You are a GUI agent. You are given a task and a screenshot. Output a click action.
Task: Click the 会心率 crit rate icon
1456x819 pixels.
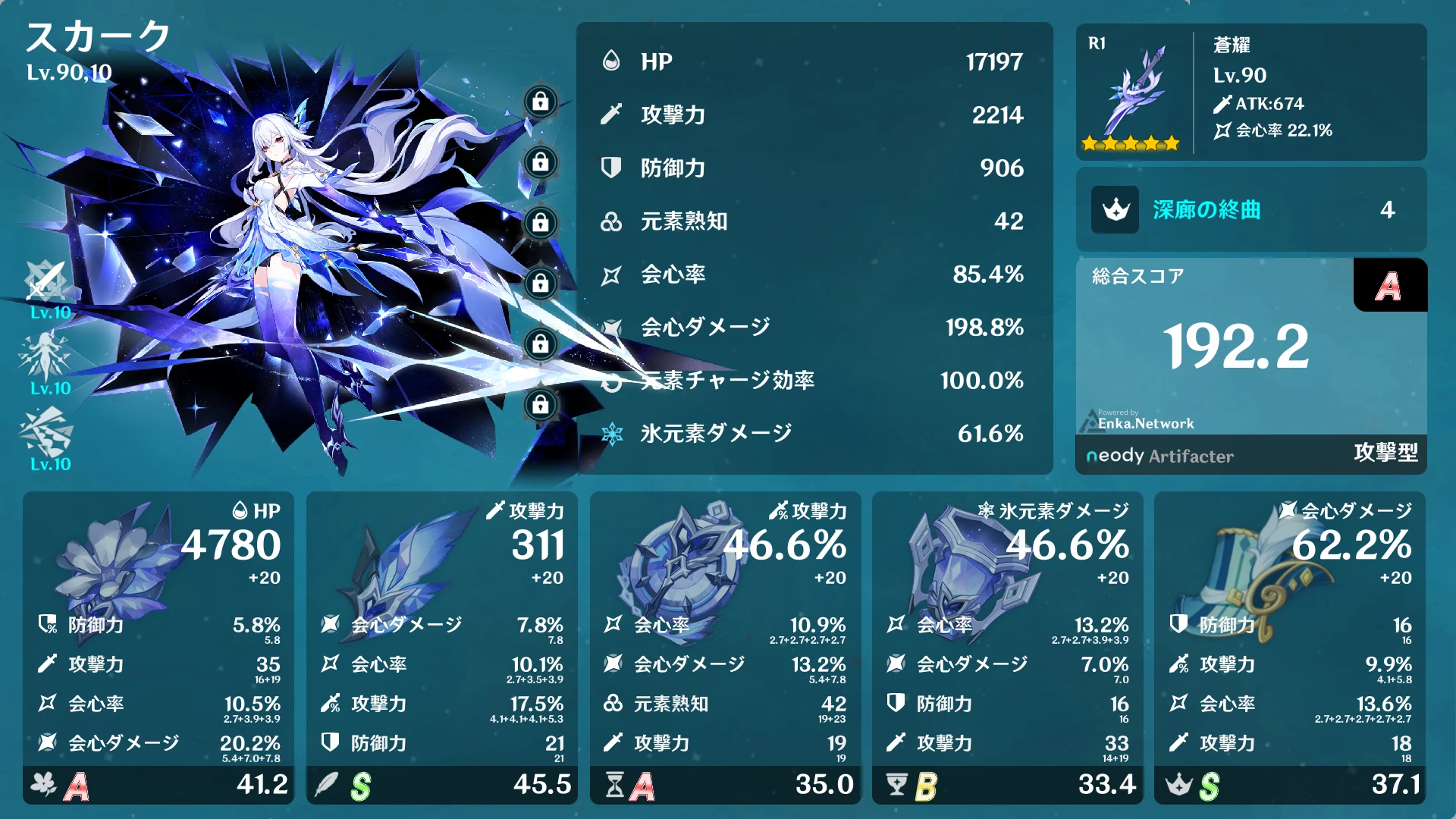point(611,275)
